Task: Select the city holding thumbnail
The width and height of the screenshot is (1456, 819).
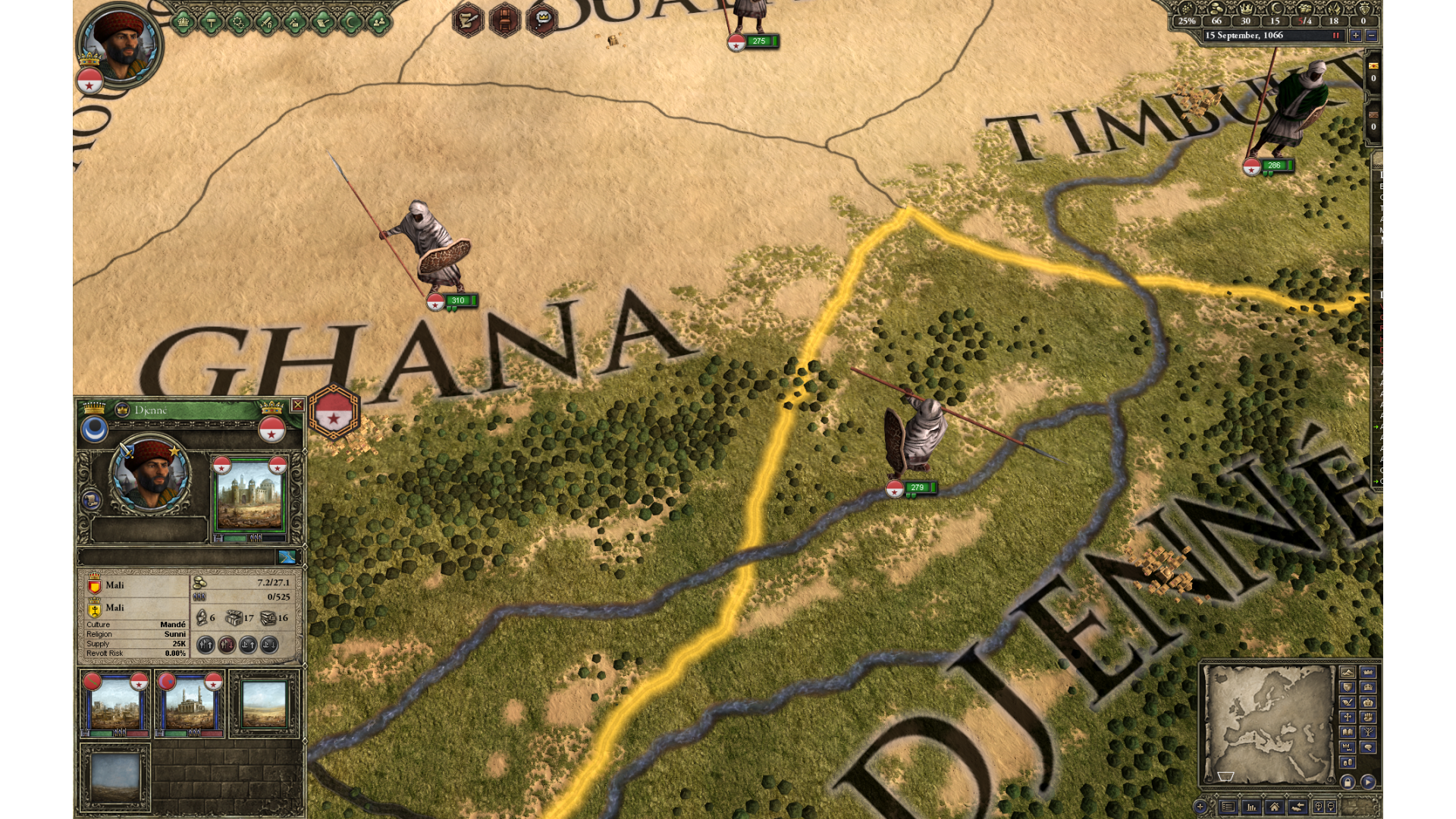Action: pyautogui.click(x=115, y=704)
